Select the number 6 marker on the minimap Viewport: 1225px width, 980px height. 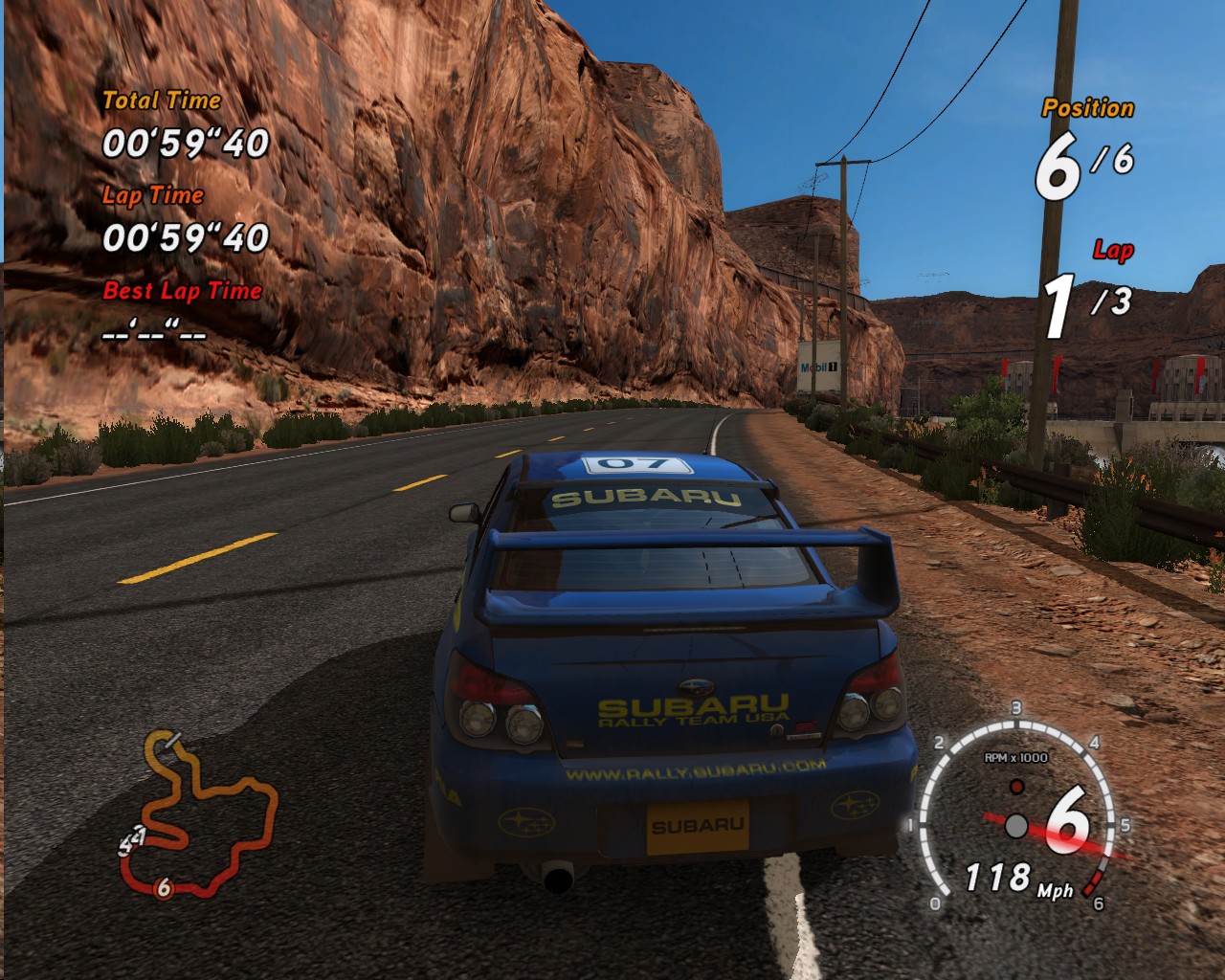(x=164, y=888)
